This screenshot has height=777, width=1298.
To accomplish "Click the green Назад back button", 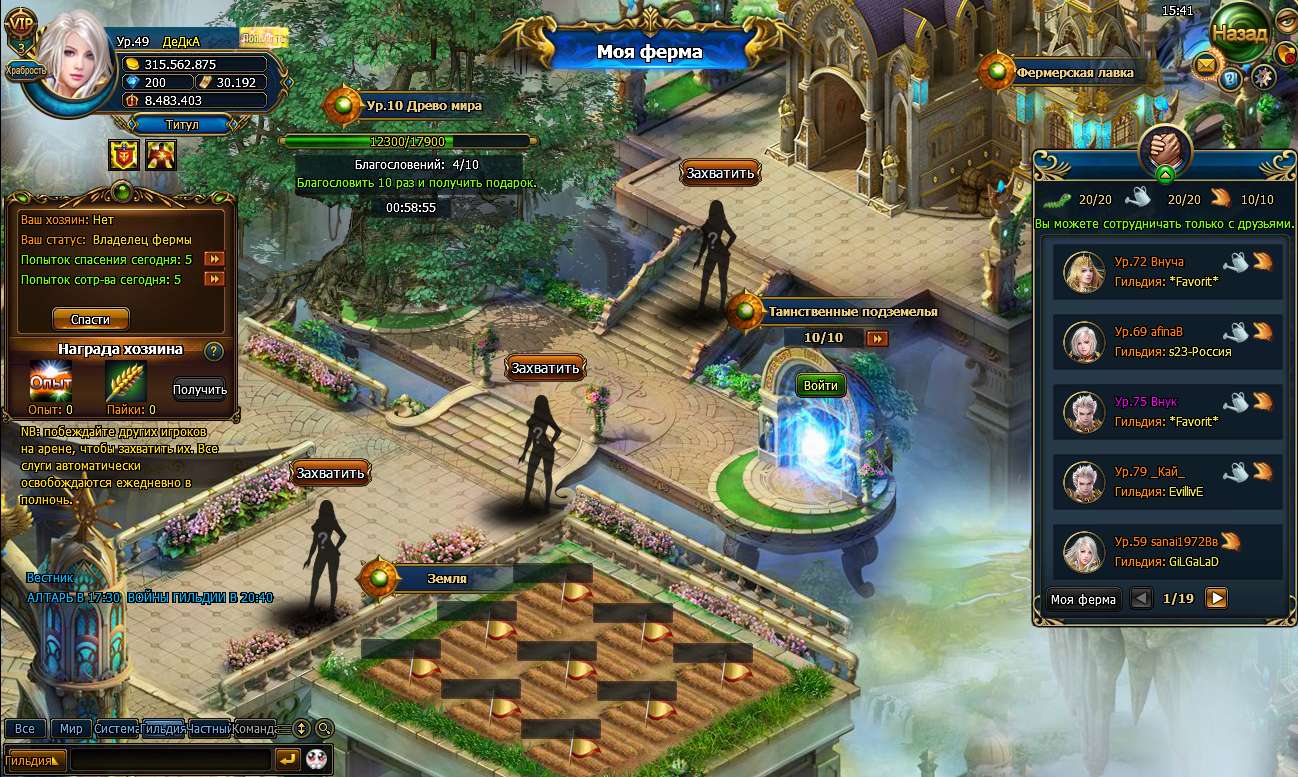I will pyautogui.click(x=1239, y=32).
